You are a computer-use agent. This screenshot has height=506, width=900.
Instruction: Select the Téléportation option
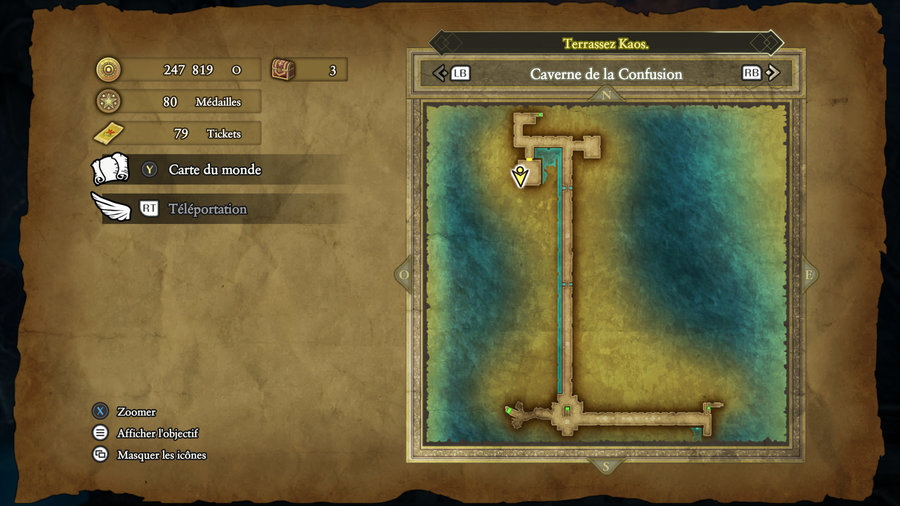pos(207,209)
